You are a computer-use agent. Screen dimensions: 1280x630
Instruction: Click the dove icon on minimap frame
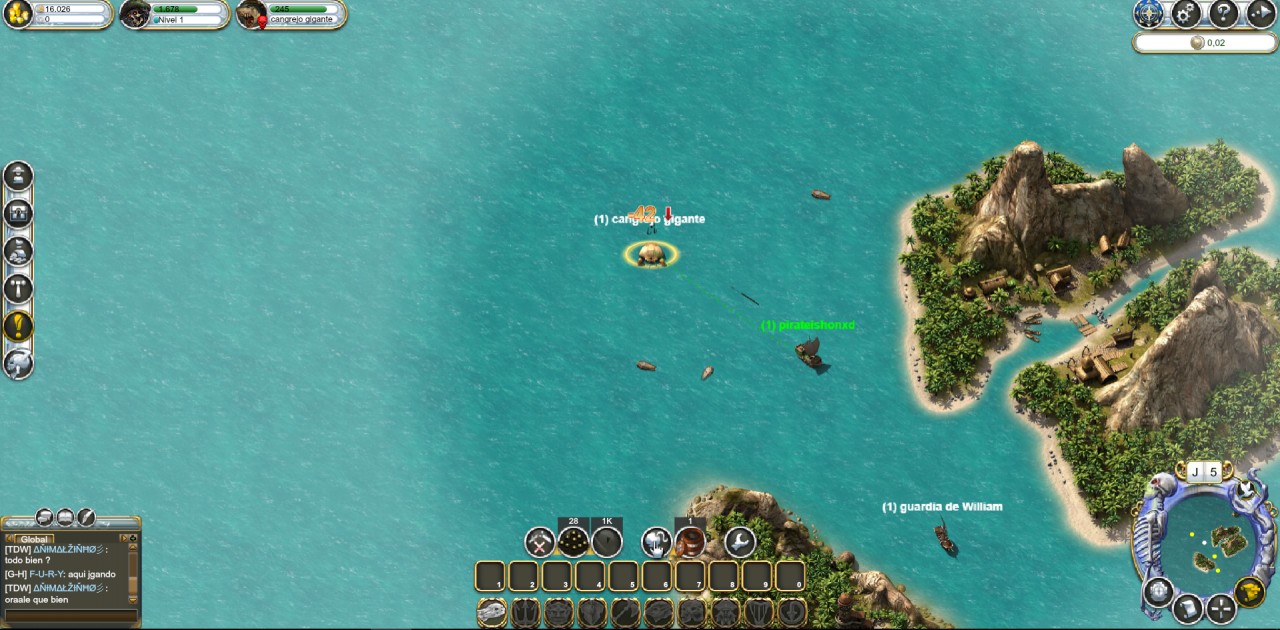coord(1246,490)
